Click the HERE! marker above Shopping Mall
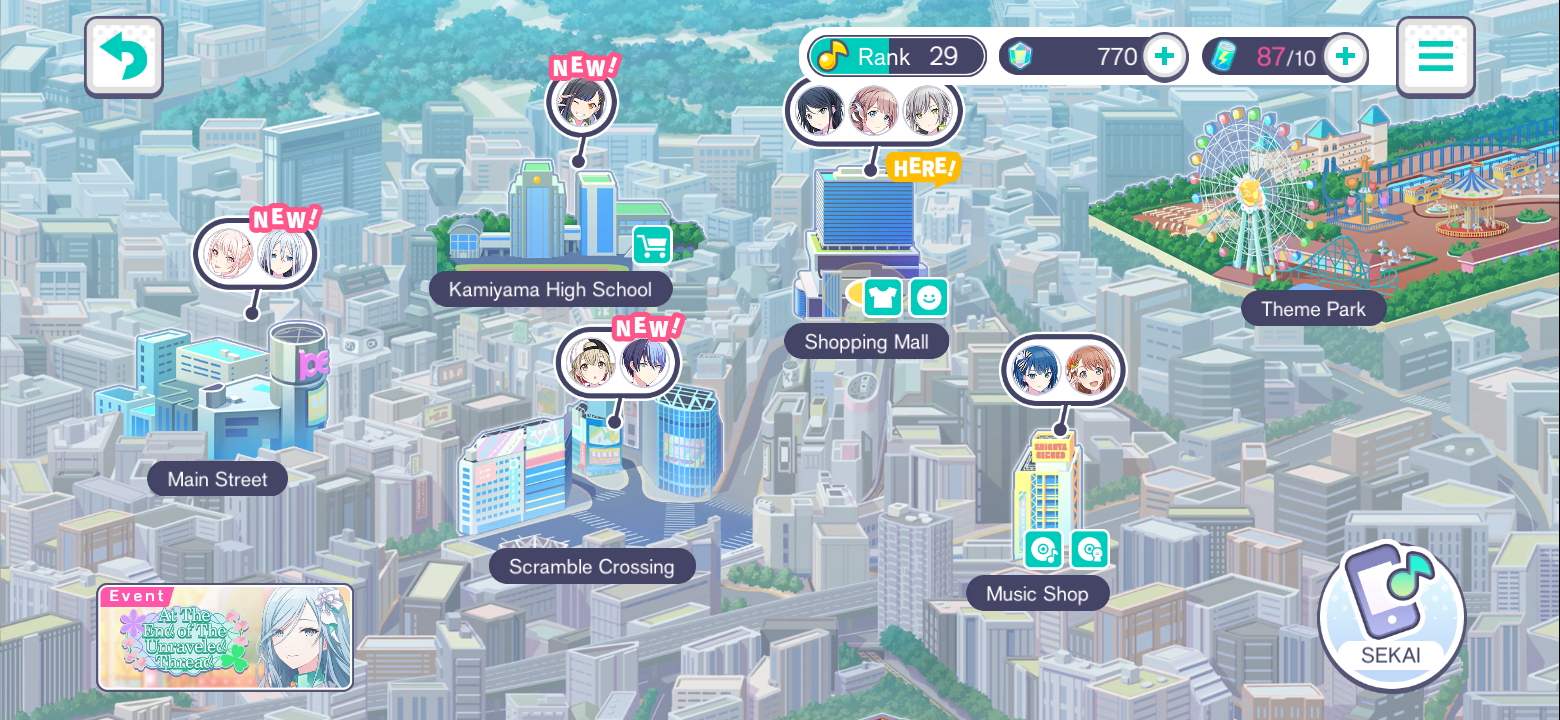 pyautogui.click(x=924, y=169)
